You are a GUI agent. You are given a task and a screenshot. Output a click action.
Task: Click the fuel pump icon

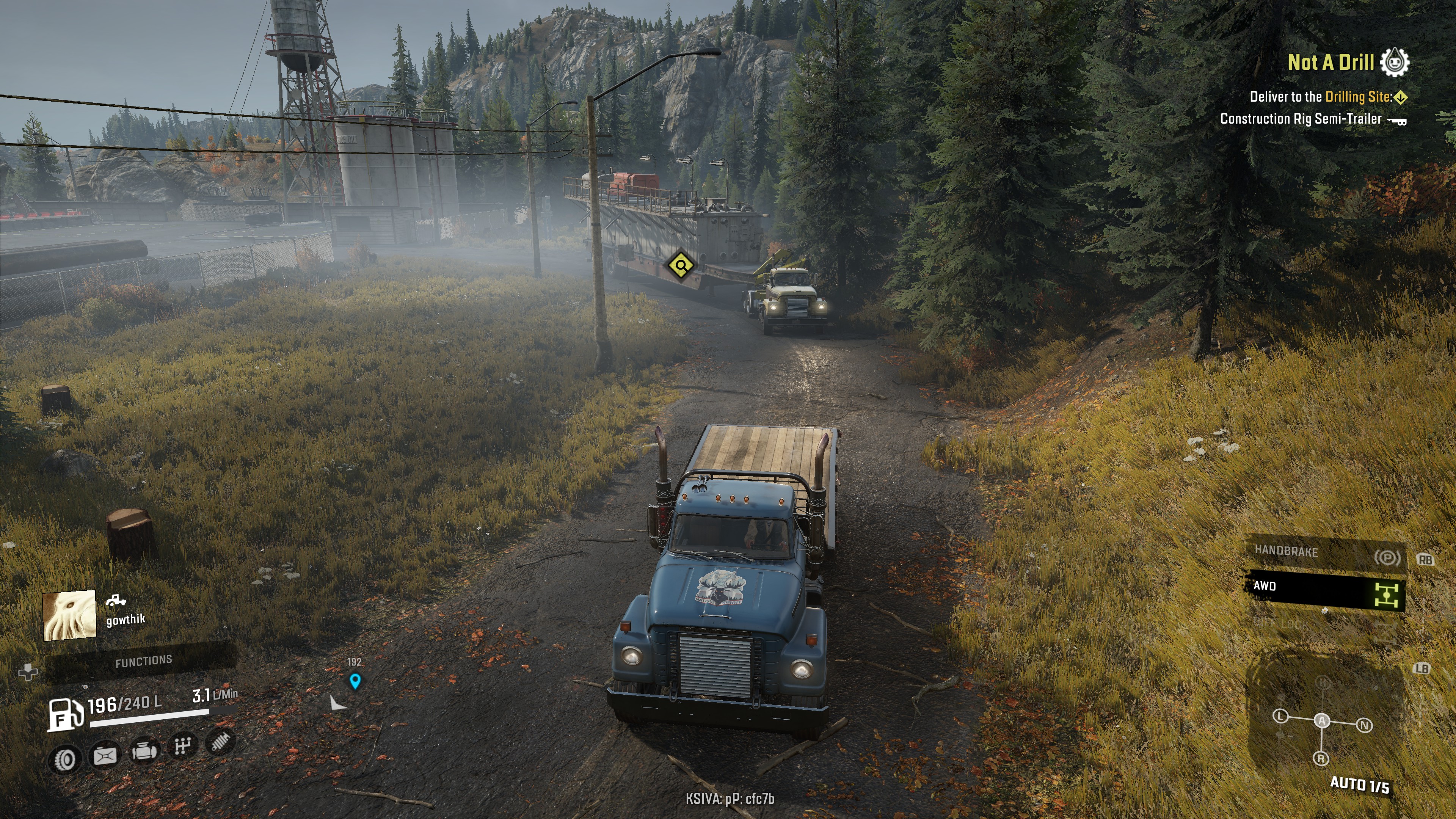tap(64, 714)
